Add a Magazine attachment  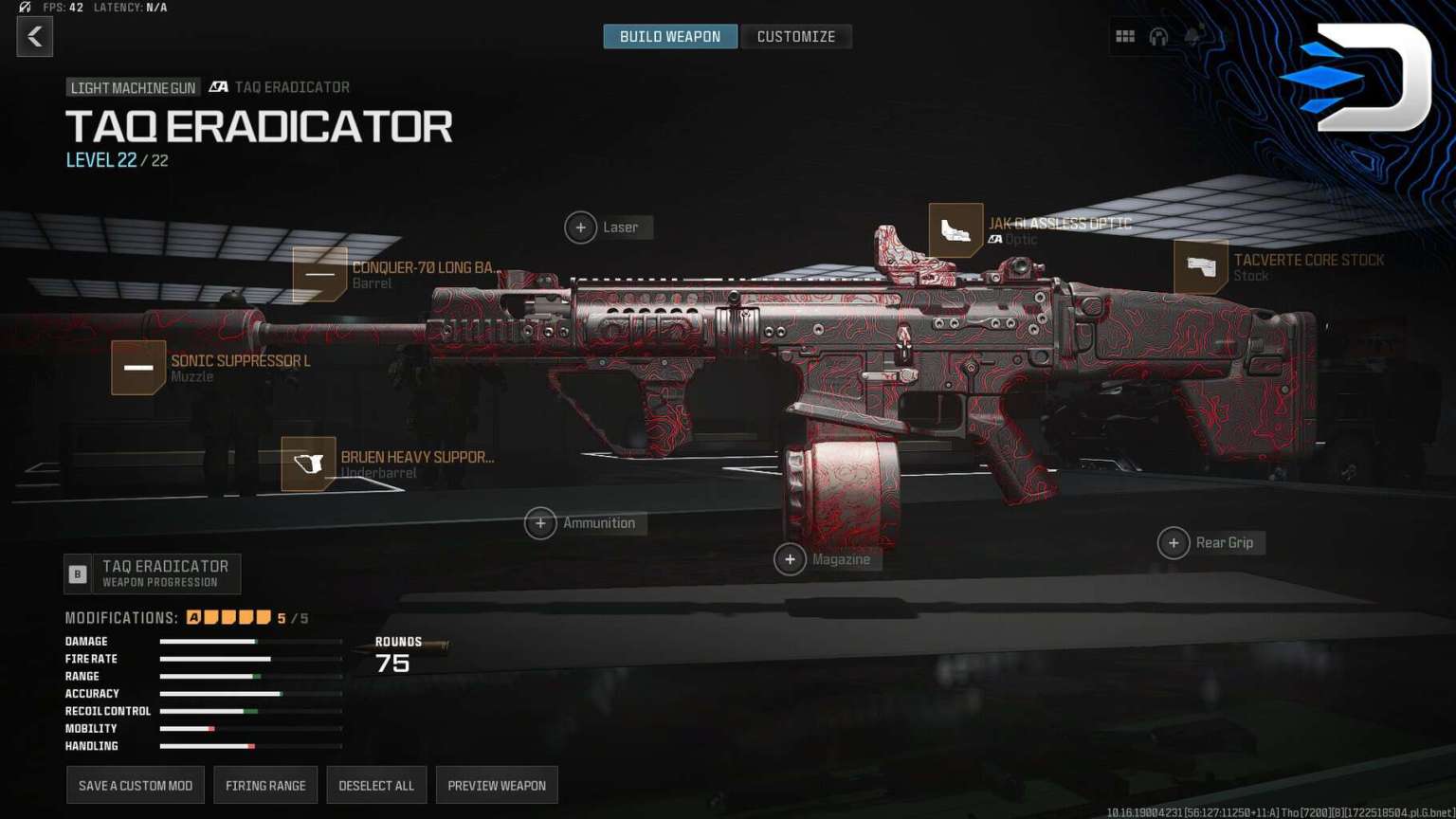click(790, 559)
